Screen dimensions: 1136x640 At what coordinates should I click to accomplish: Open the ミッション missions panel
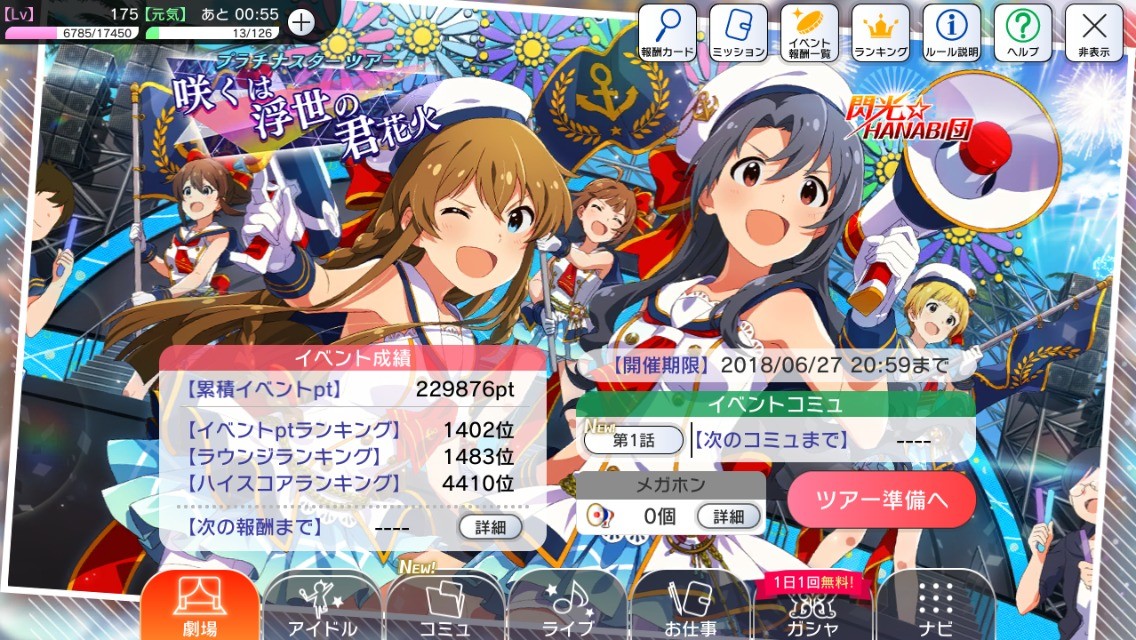(x=739, y=32)
